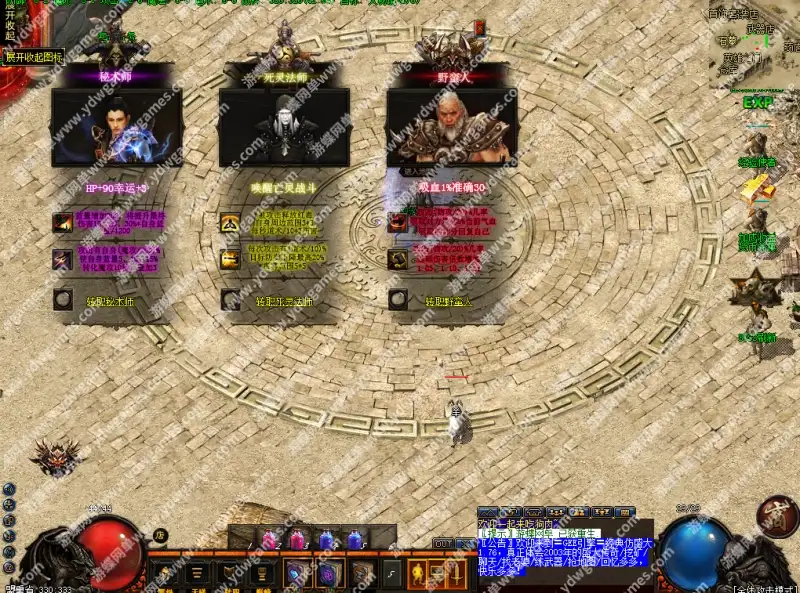Select the 死灵法师 character portrait

coord(284,129)
